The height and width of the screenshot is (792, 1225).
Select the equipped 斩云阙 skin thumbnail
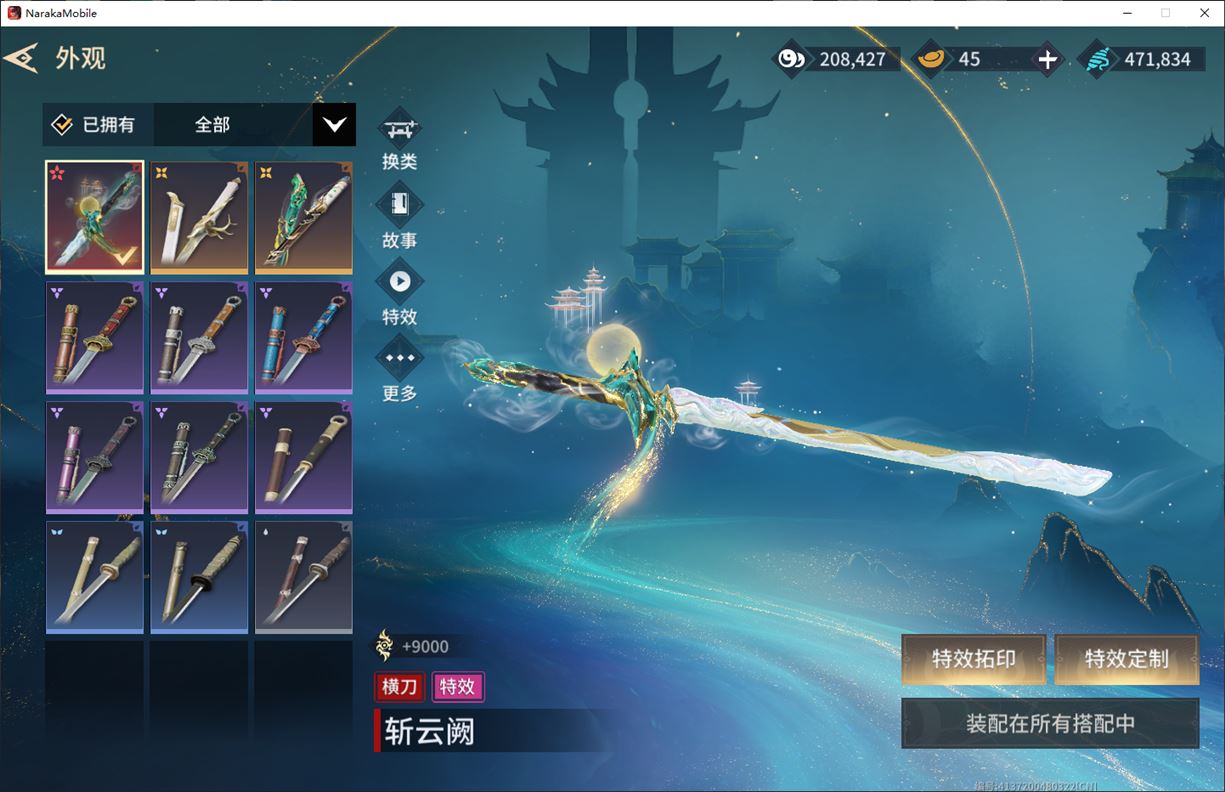click(95, 217)
